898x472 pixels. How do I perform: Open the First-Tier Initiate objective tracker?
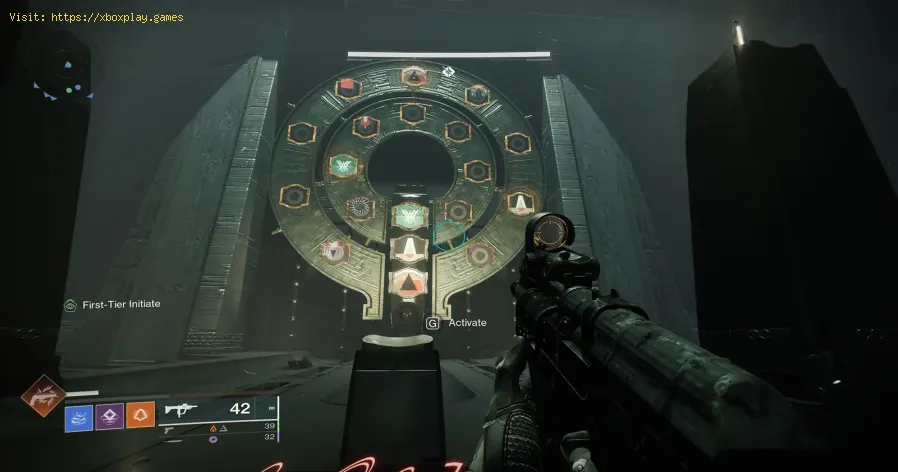pos(112,304)
